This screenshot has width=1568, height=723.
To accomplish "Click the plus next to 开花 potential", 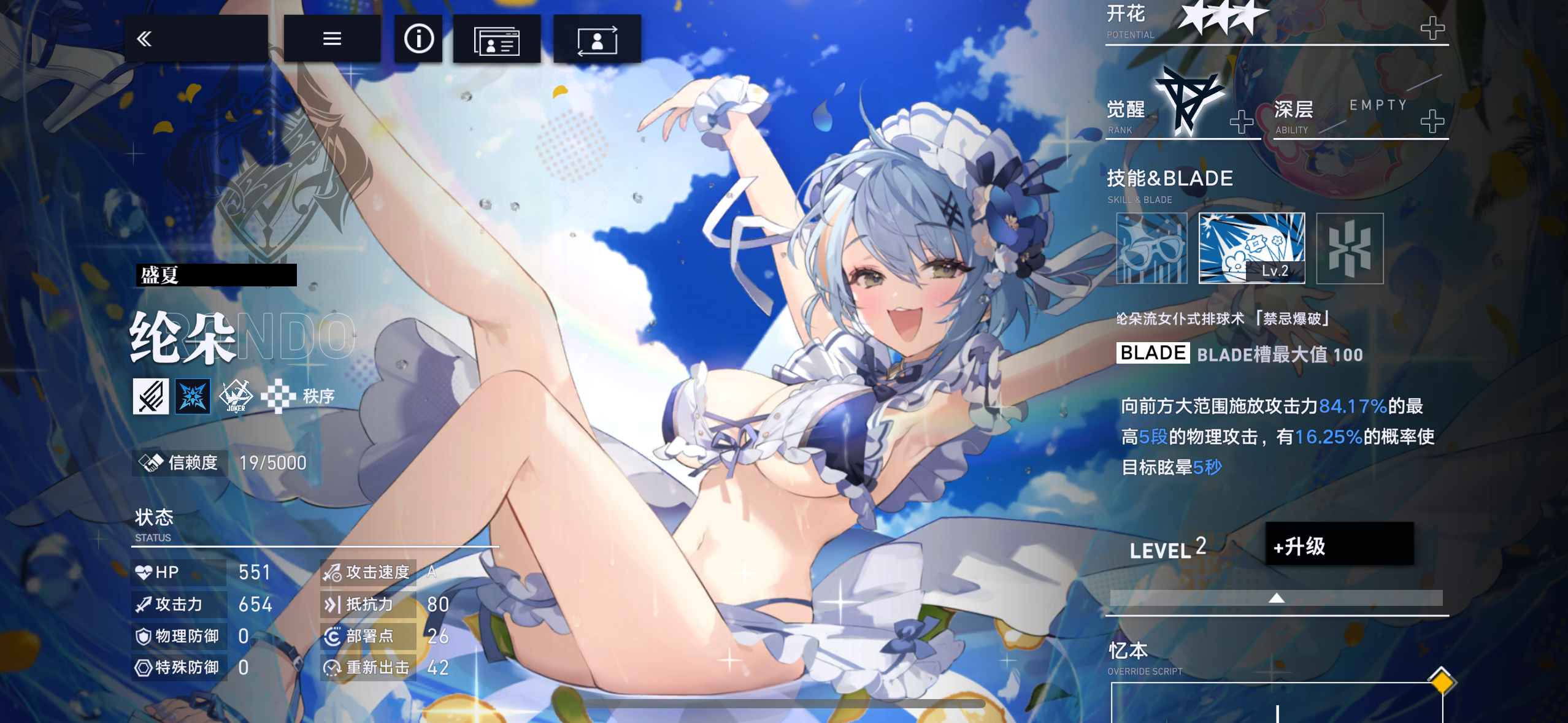I will tap(1434, 27).
